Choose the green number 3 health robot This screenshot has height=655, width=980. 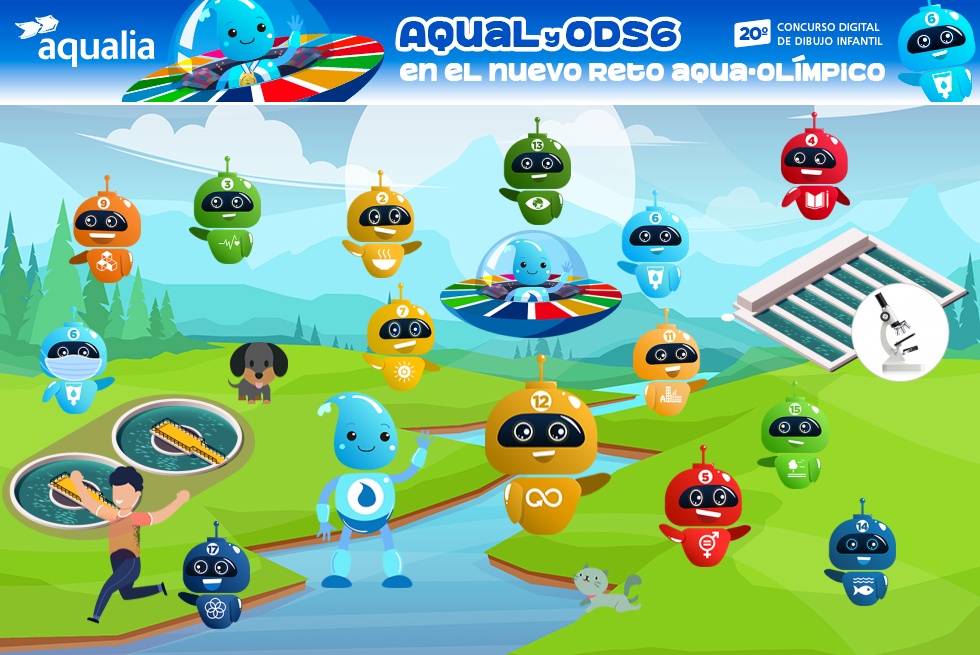(x=227, y=213)
